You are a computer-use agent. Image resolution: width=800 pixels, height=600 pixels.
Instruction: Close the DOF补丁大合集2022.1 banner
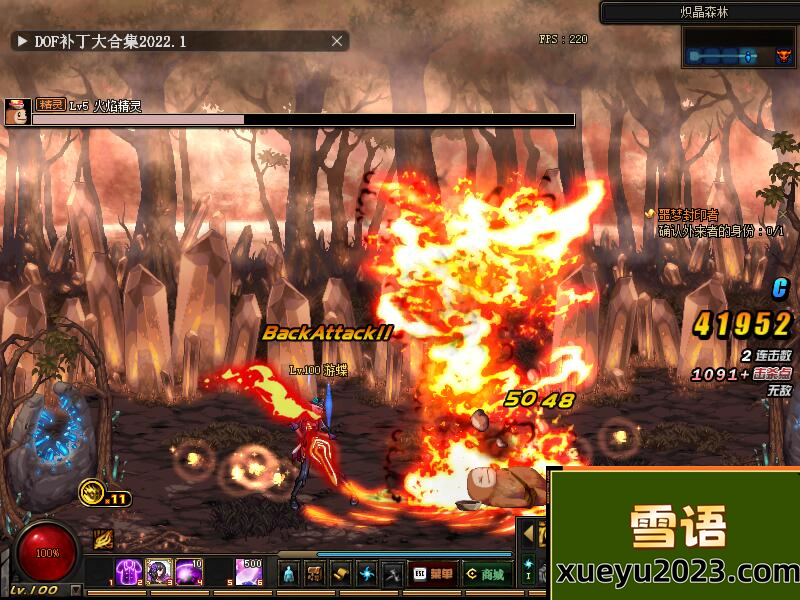click(338, 41)
